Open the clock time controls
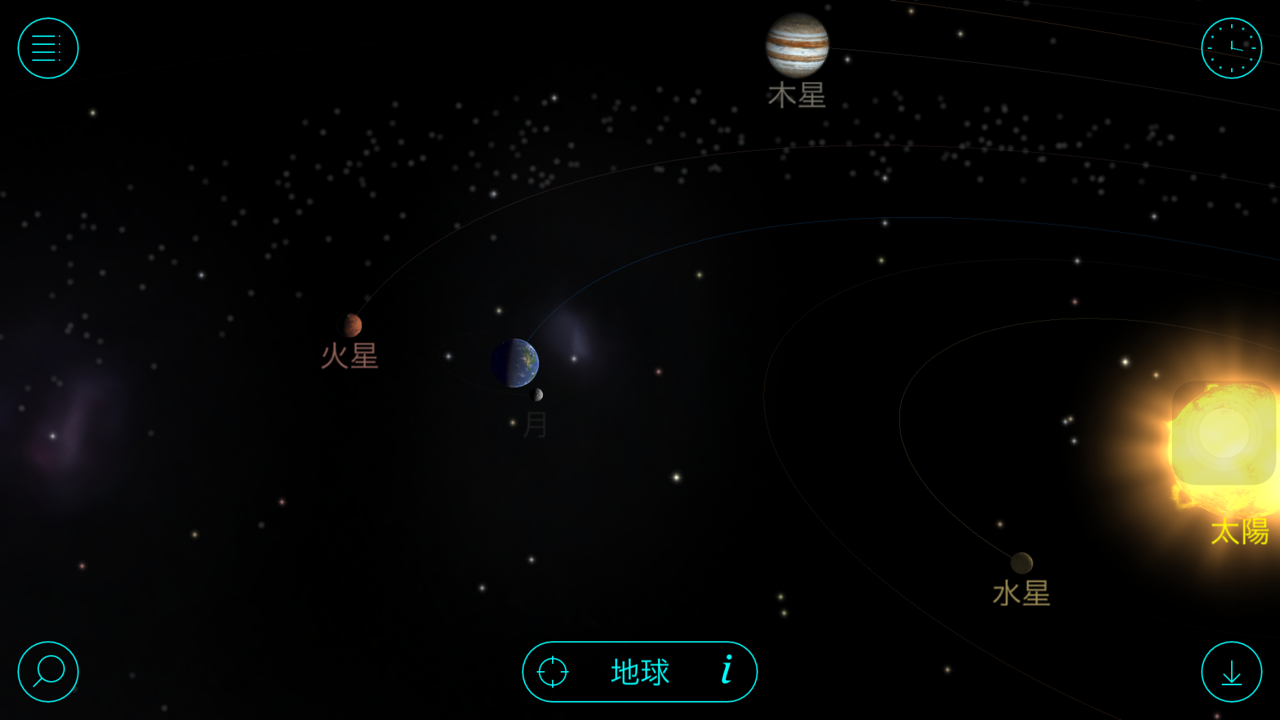The width and height of the screenshot is (1280, 720). pyautogui.click(x=1231, y=48)
